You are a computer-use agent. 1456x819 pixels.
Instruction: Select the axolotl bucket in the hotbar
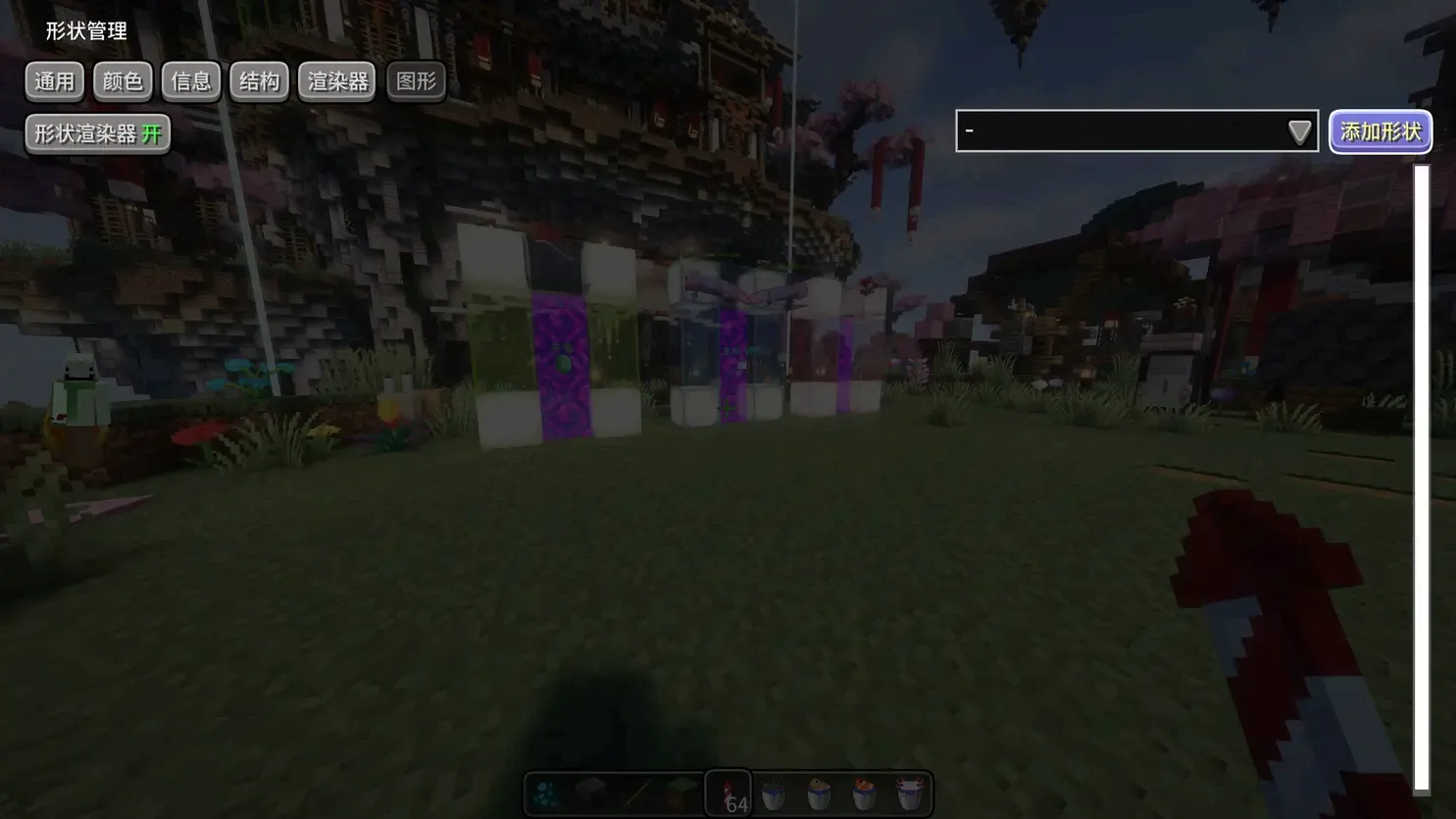point(907,794)
